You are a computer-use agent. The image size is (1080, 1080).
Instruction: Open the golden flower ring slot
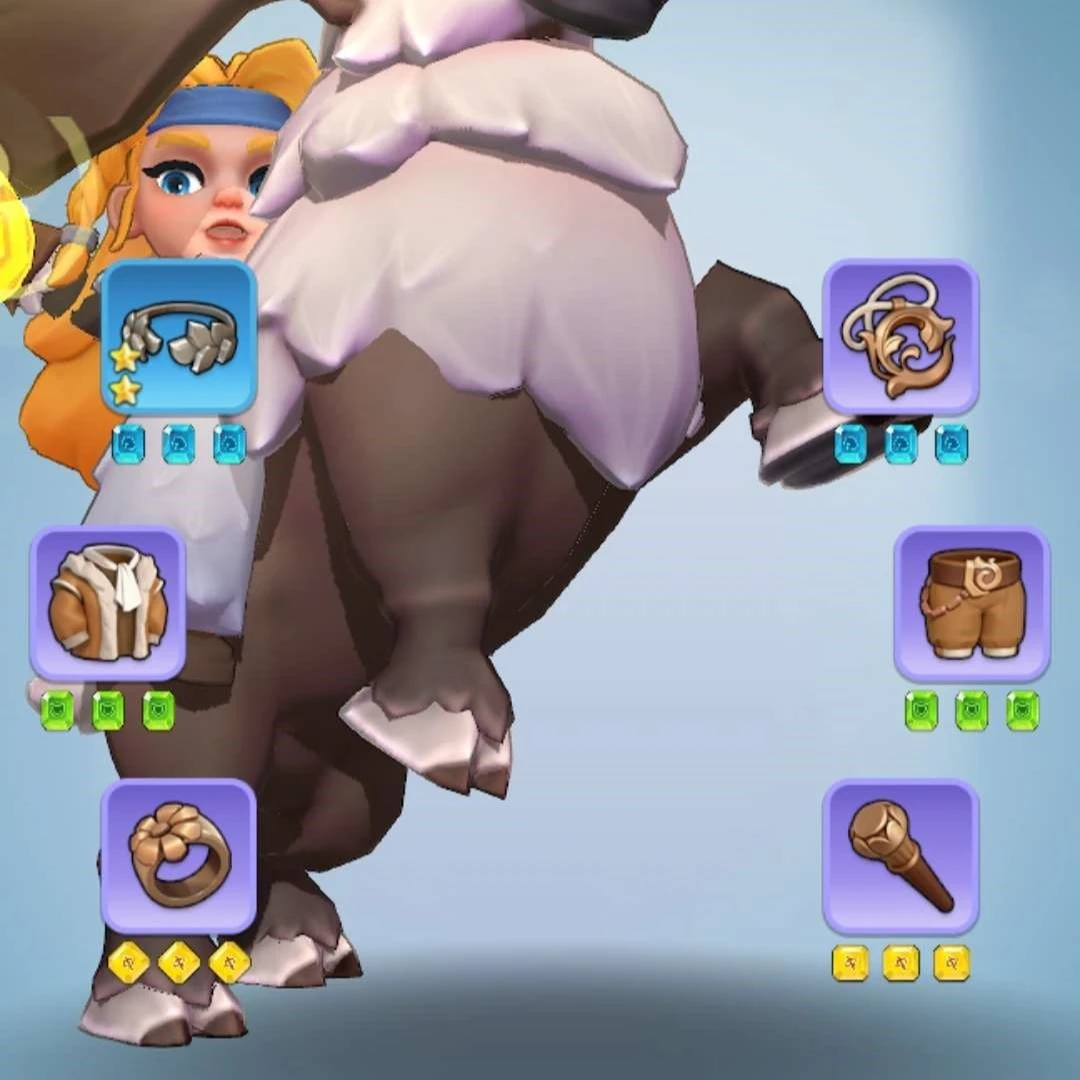179,856
